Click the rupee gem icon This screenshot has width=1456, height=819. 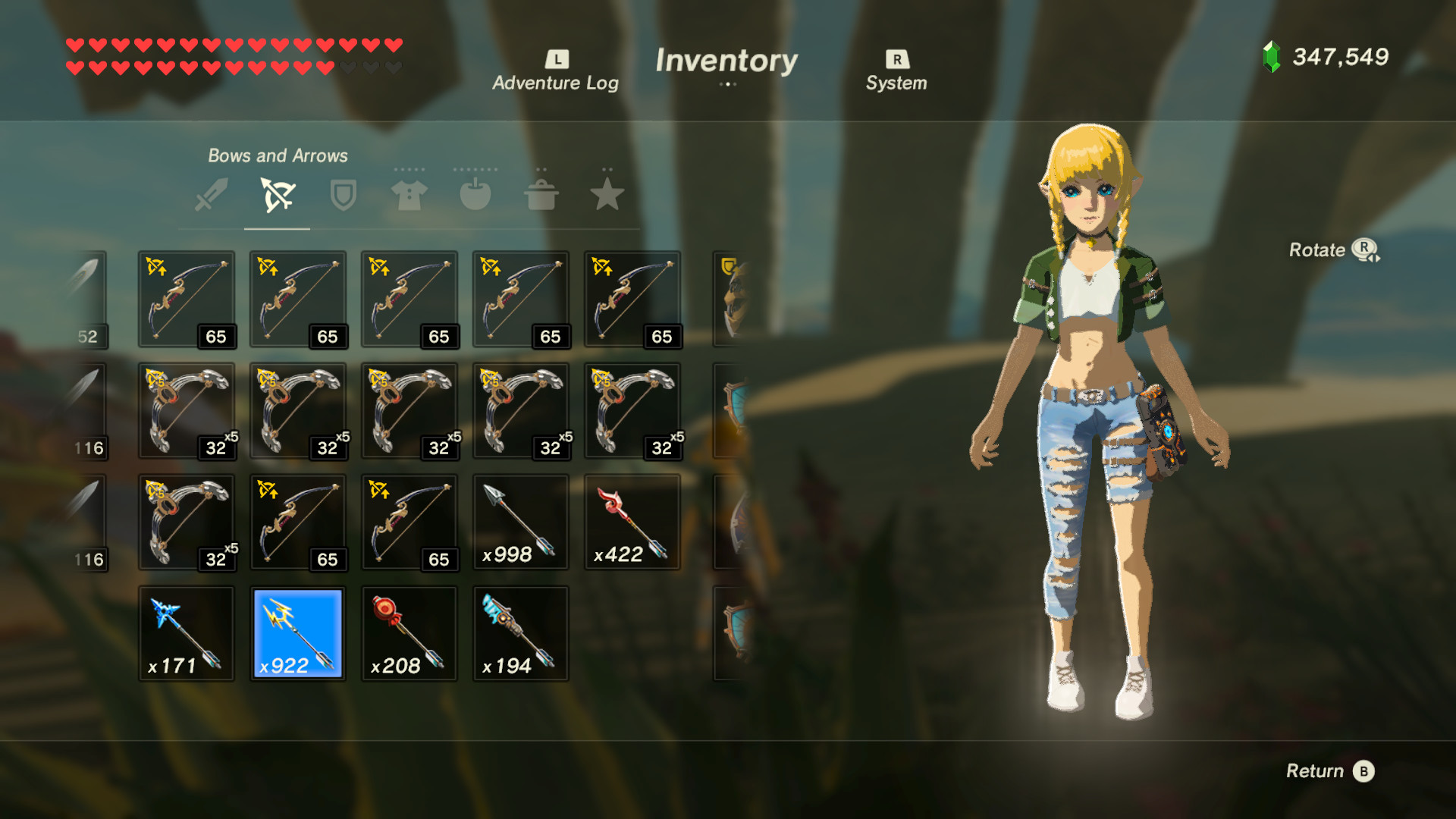pos(1269,56)
